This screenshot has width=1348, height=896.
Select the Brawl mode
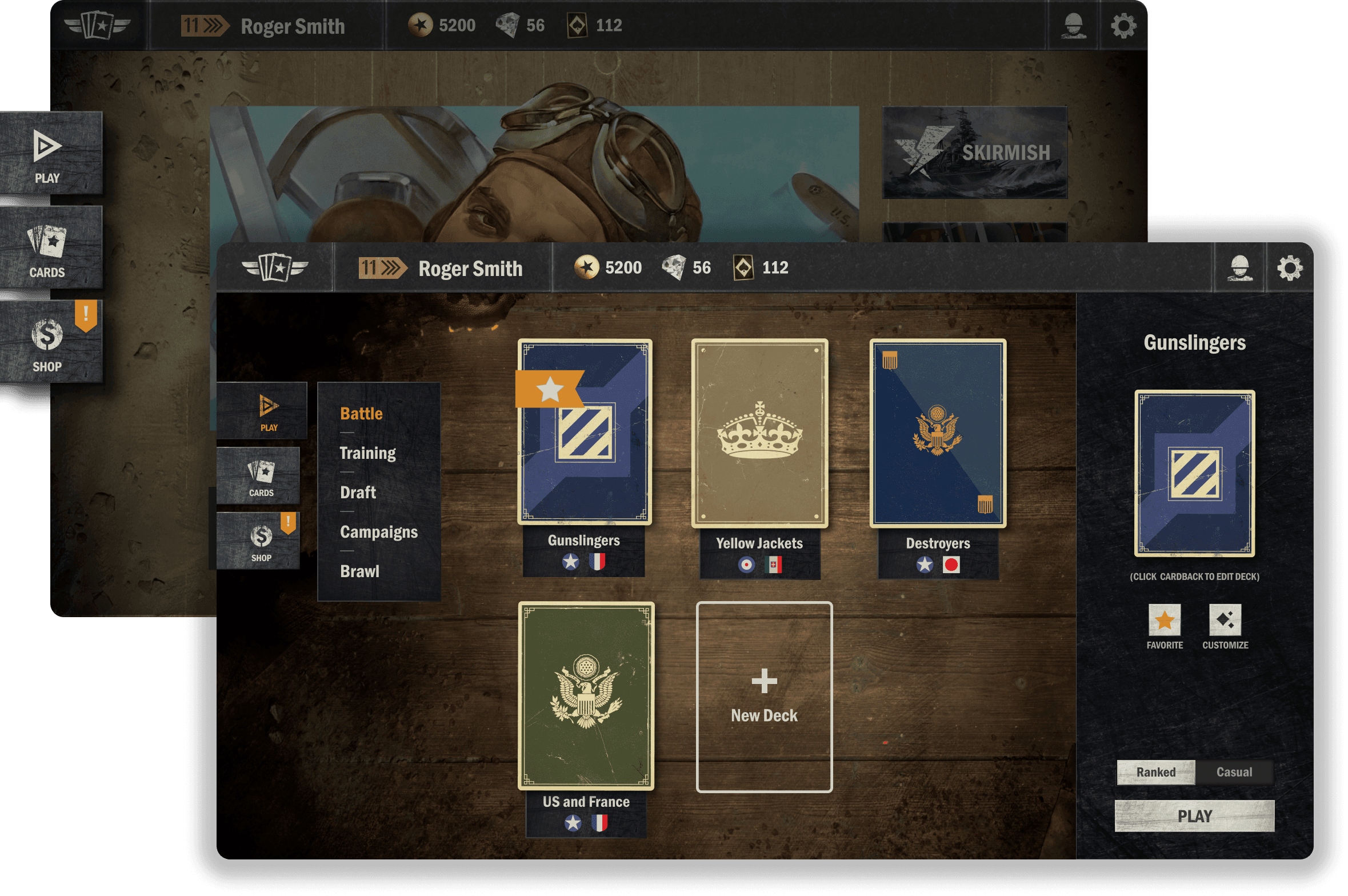[x=359, y=571]
